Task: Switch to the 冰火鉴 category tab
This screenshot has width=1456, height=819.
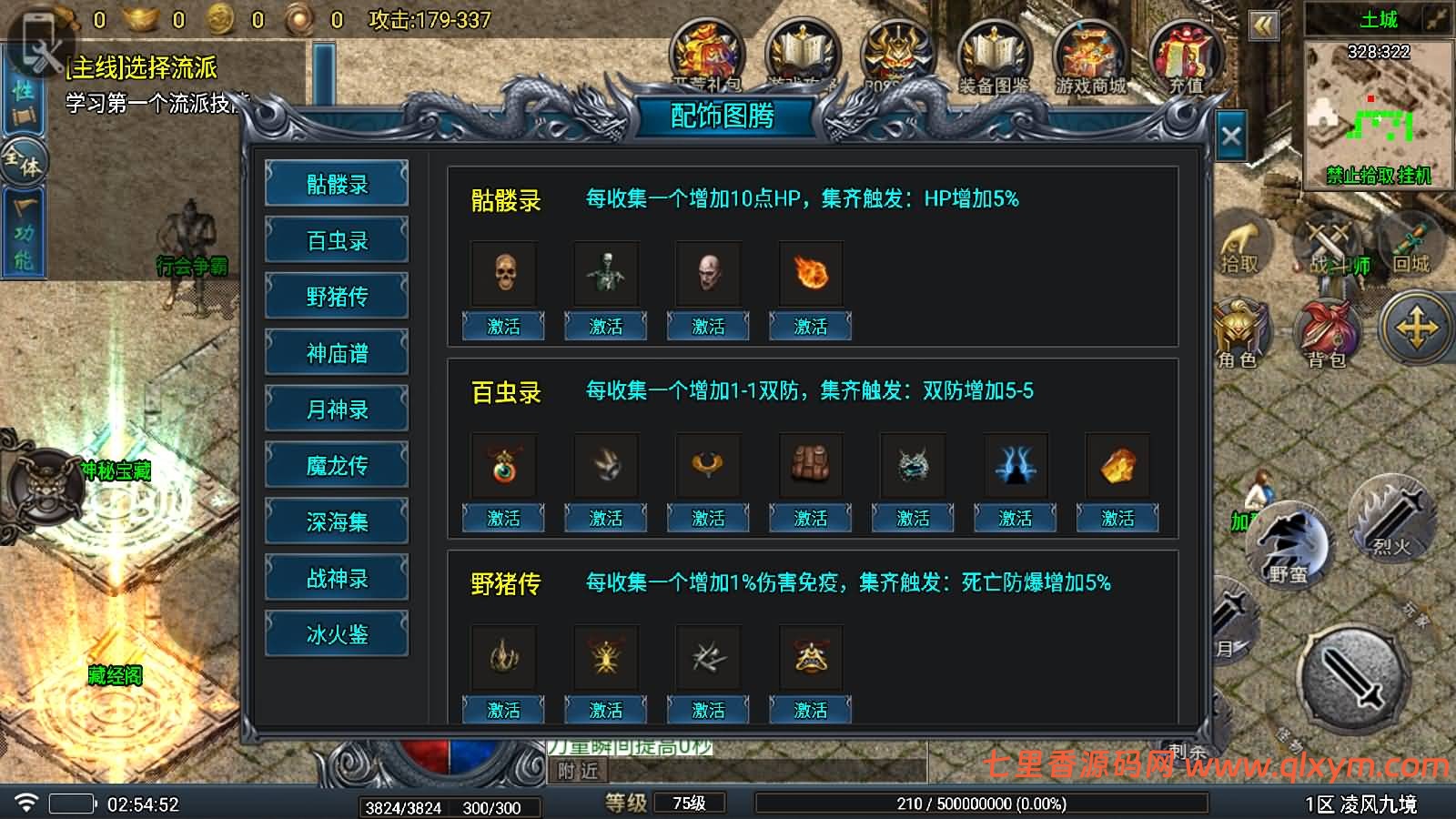Action: pyautogui.click(x=336, y=632)
